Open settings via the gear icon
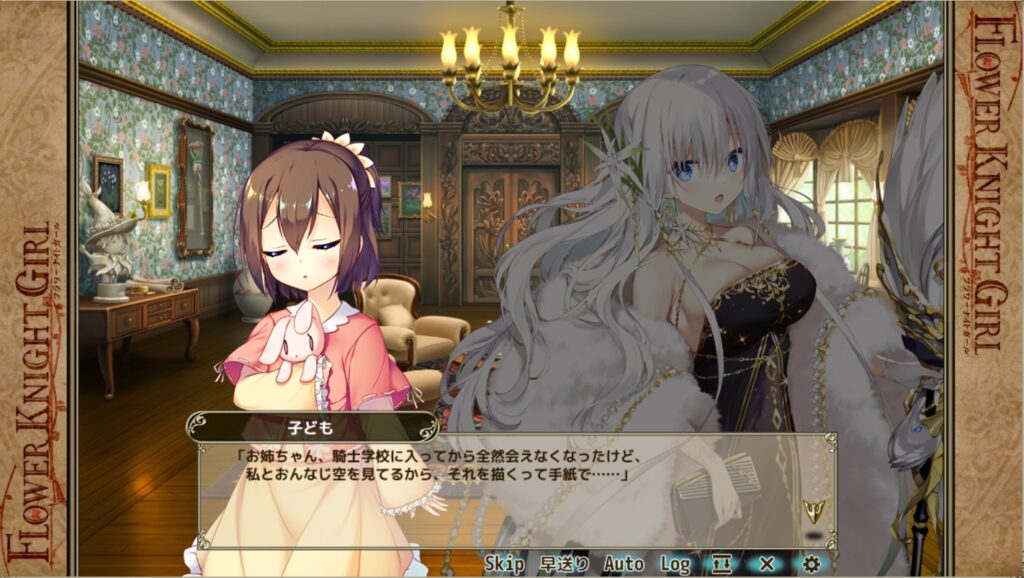This screenshot has height=578, width=1024. tap(811, 564)
